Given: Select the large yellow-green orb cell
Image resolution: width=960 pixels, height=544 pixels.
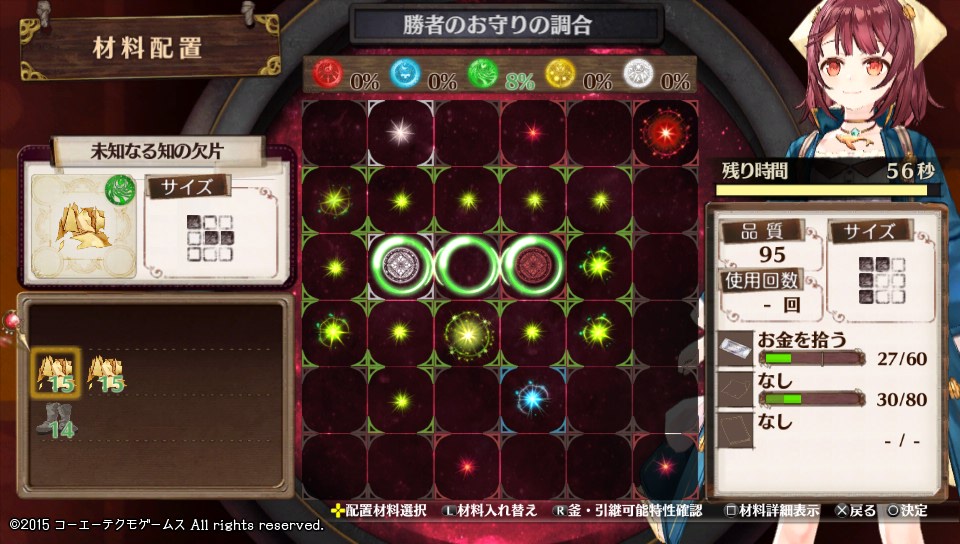Looking at the screenshot, I should click(x=466, y=331).
